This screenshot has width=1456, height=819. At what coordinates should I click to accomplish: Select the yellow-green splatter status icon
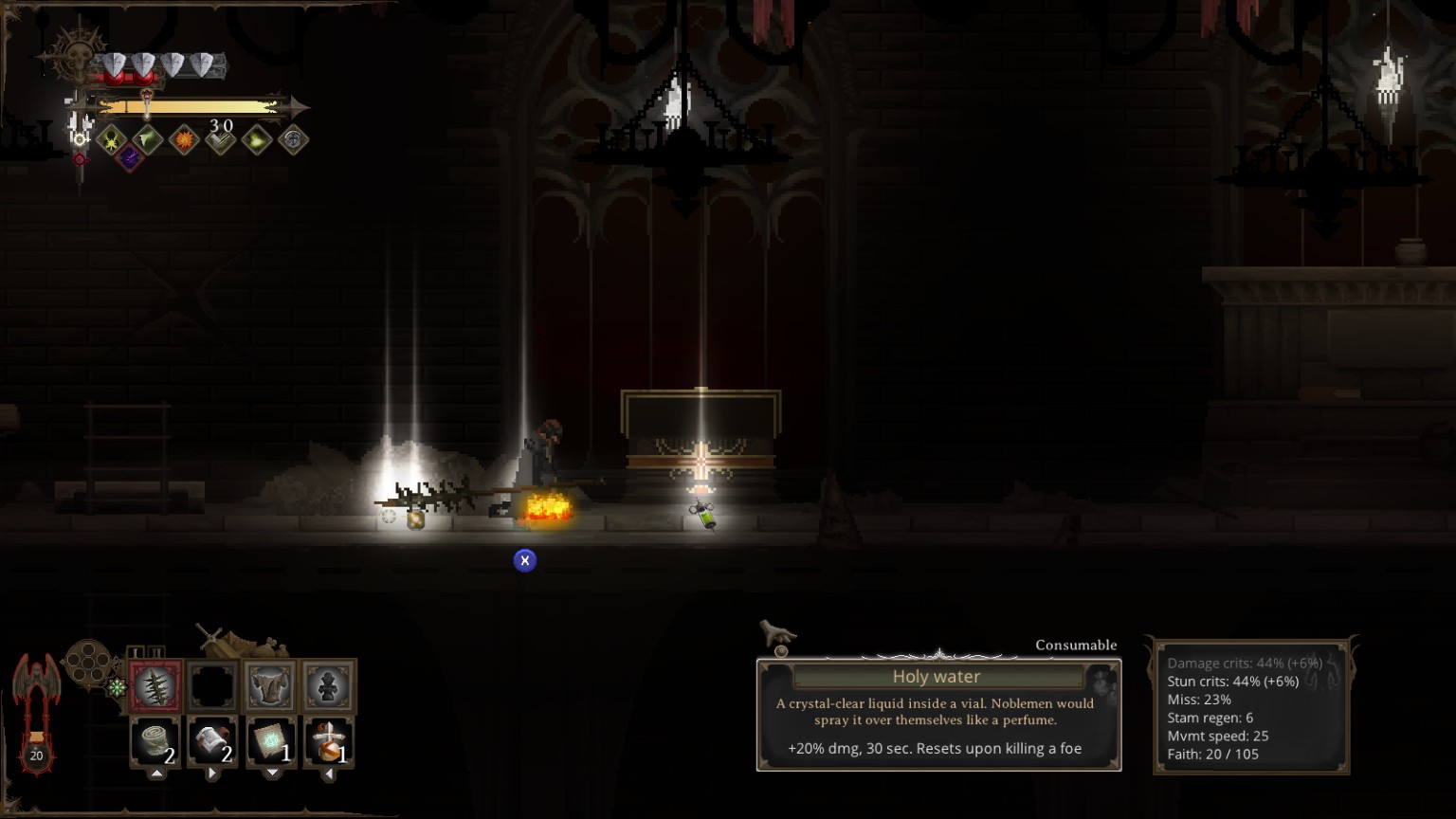coord(112,140)
